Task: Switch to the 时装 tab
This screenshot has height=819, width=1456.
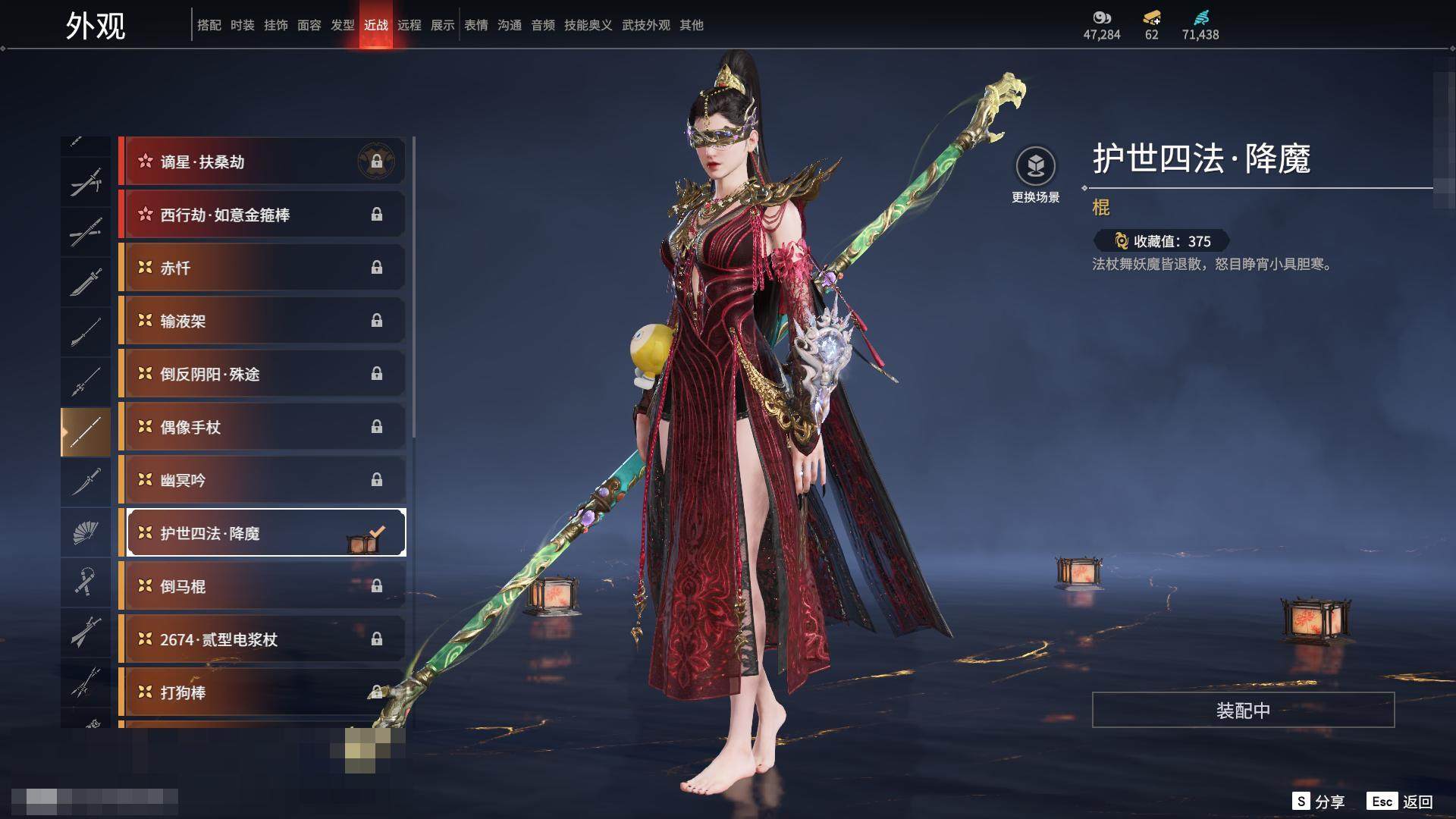Action: (243, 25)
